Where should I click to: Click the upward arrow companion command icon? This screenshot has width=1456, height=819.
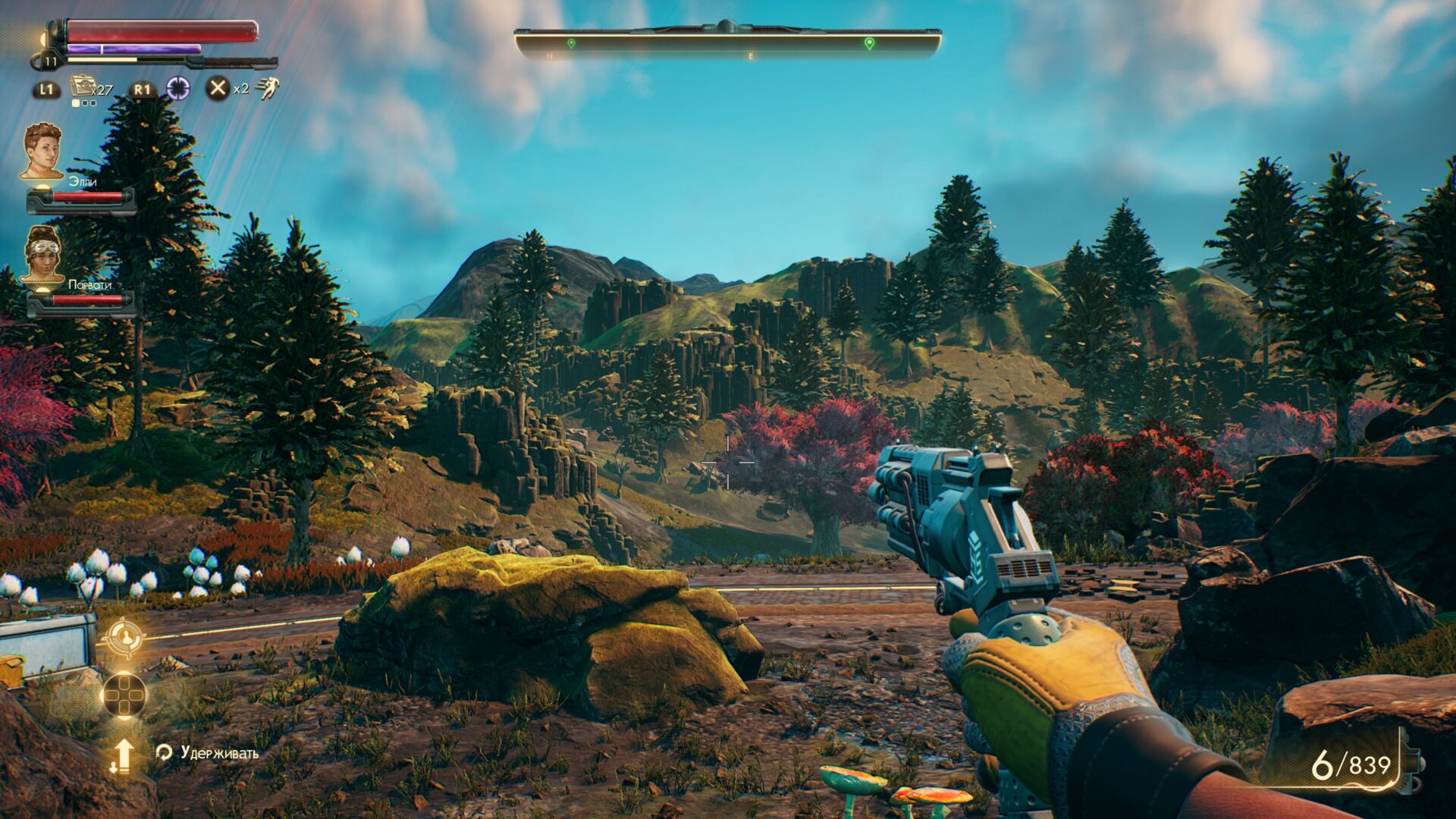tap(123, 755)
